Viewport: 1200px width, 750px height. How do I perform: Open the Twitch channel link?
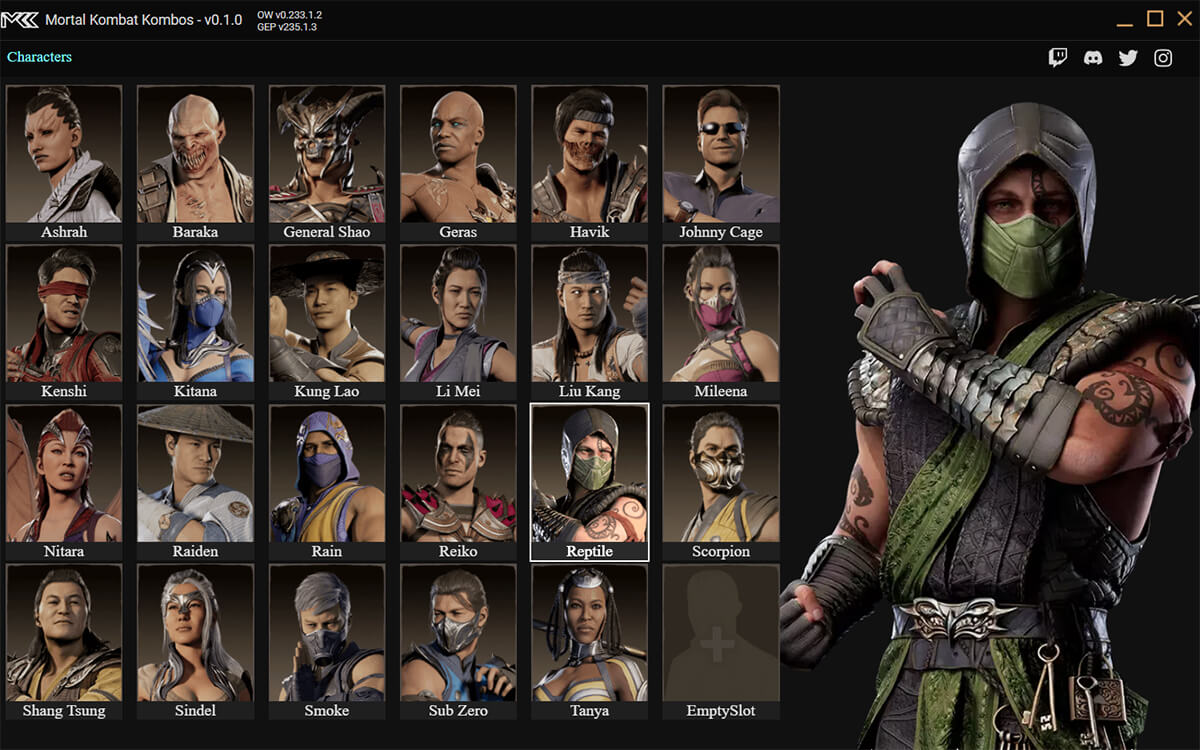1058,58
